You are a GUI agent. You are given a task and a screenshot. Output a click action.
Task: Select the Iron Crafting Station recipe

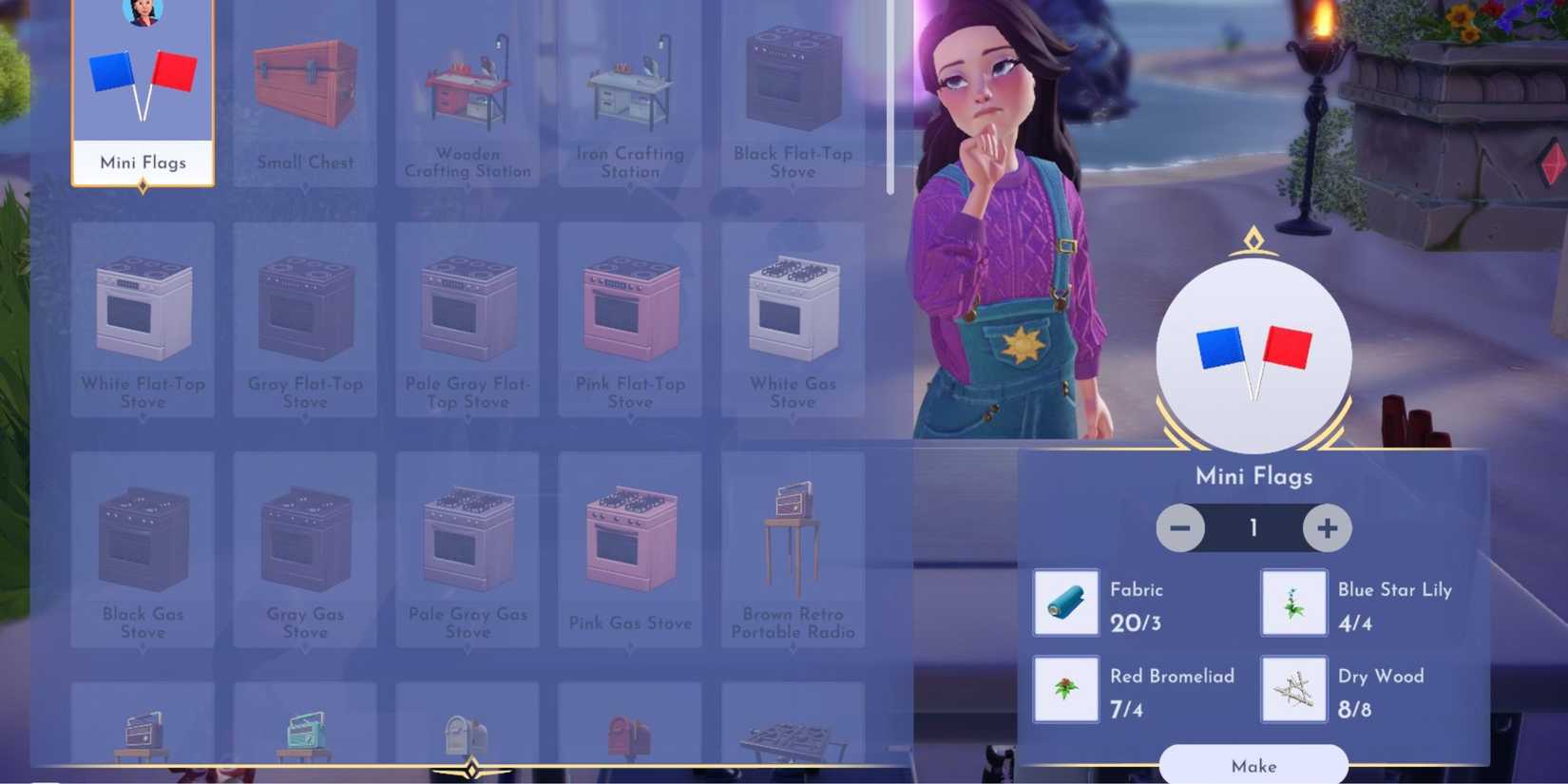click(x=630, y=90)
